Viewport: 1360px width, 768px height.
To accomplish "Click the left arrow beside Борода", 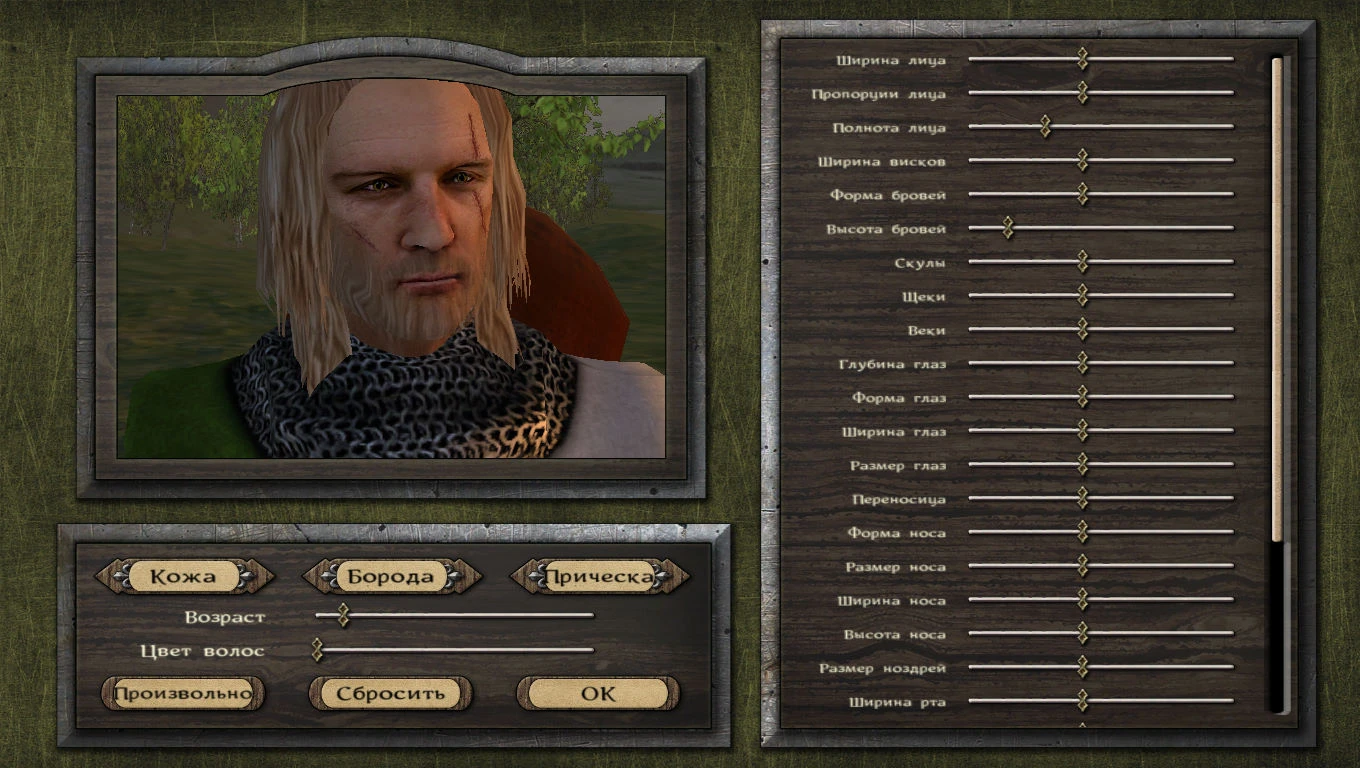I will click(x=313, y=576).
